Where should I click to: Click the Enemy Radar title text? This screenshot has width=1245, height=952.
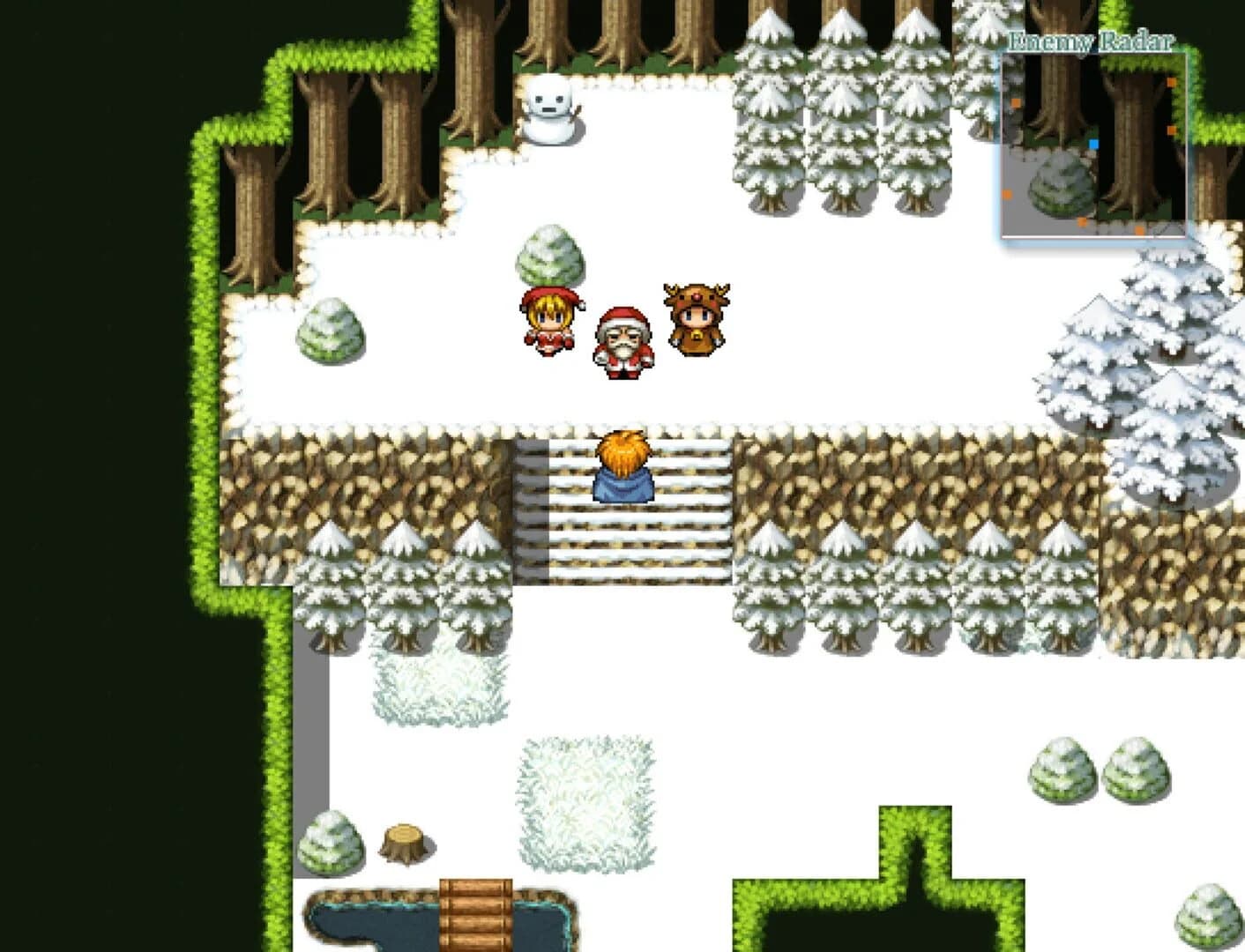click(1091, 39)
